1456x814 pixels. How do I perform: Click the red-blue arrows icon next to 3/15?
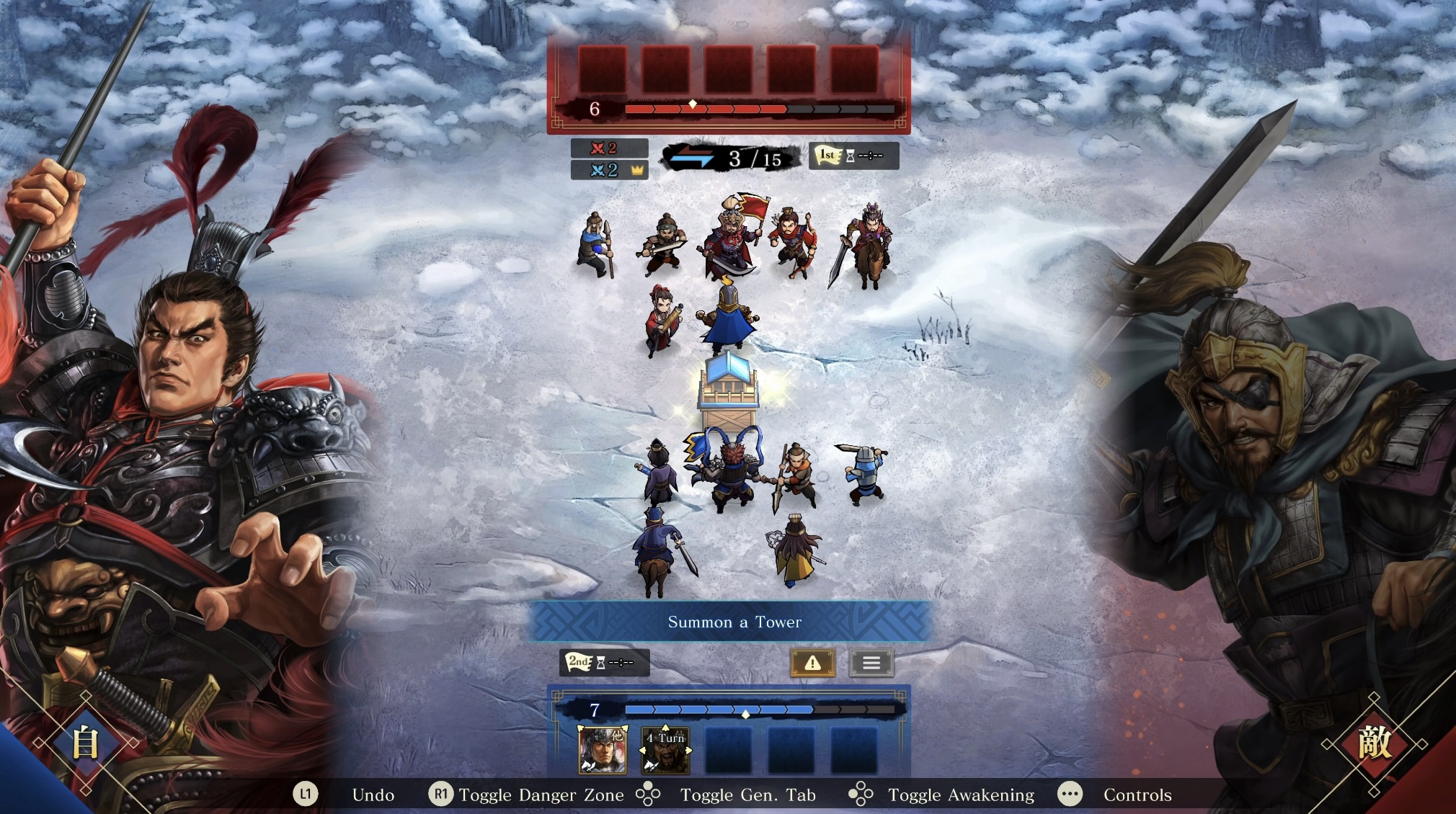click(x=693, y=156)
